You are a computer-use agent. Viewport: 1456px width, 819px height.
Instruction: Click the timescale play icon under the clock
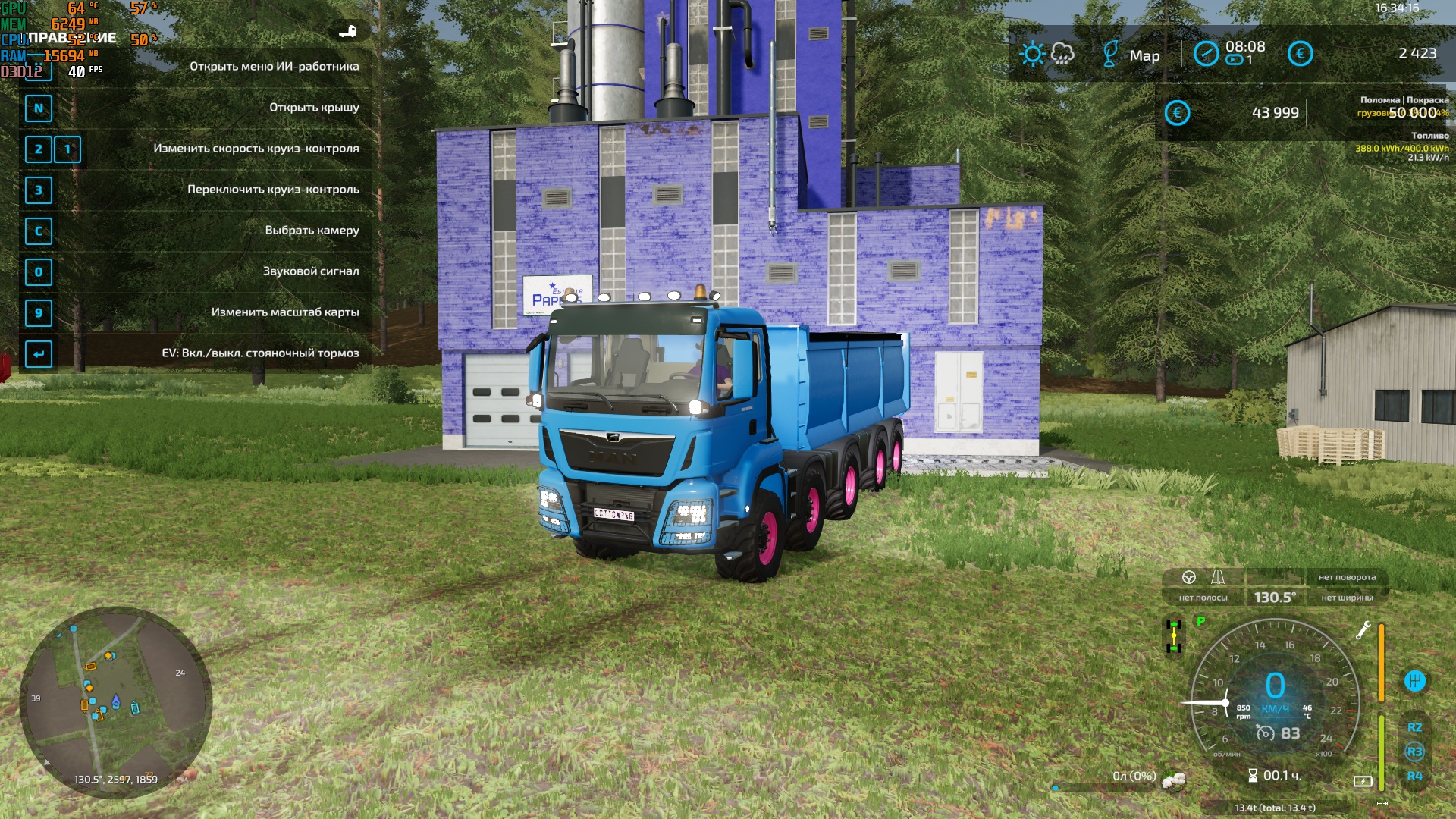(1234, 60)
